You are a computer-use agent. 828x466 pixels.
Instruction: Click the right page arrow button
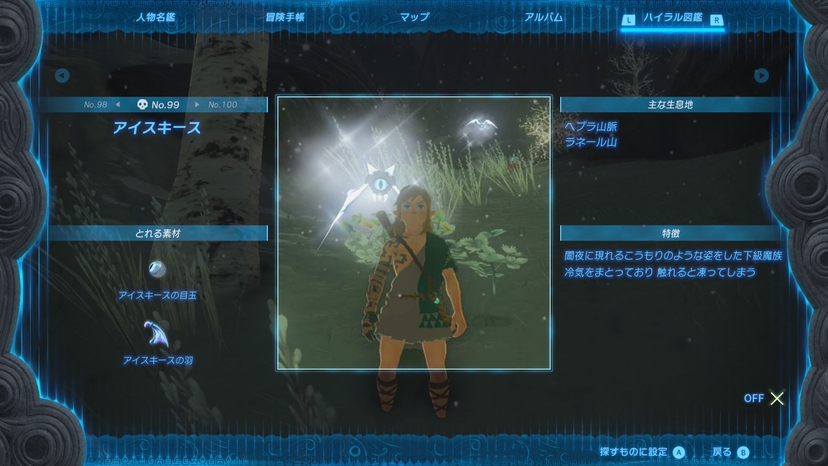tap(762, 75)
